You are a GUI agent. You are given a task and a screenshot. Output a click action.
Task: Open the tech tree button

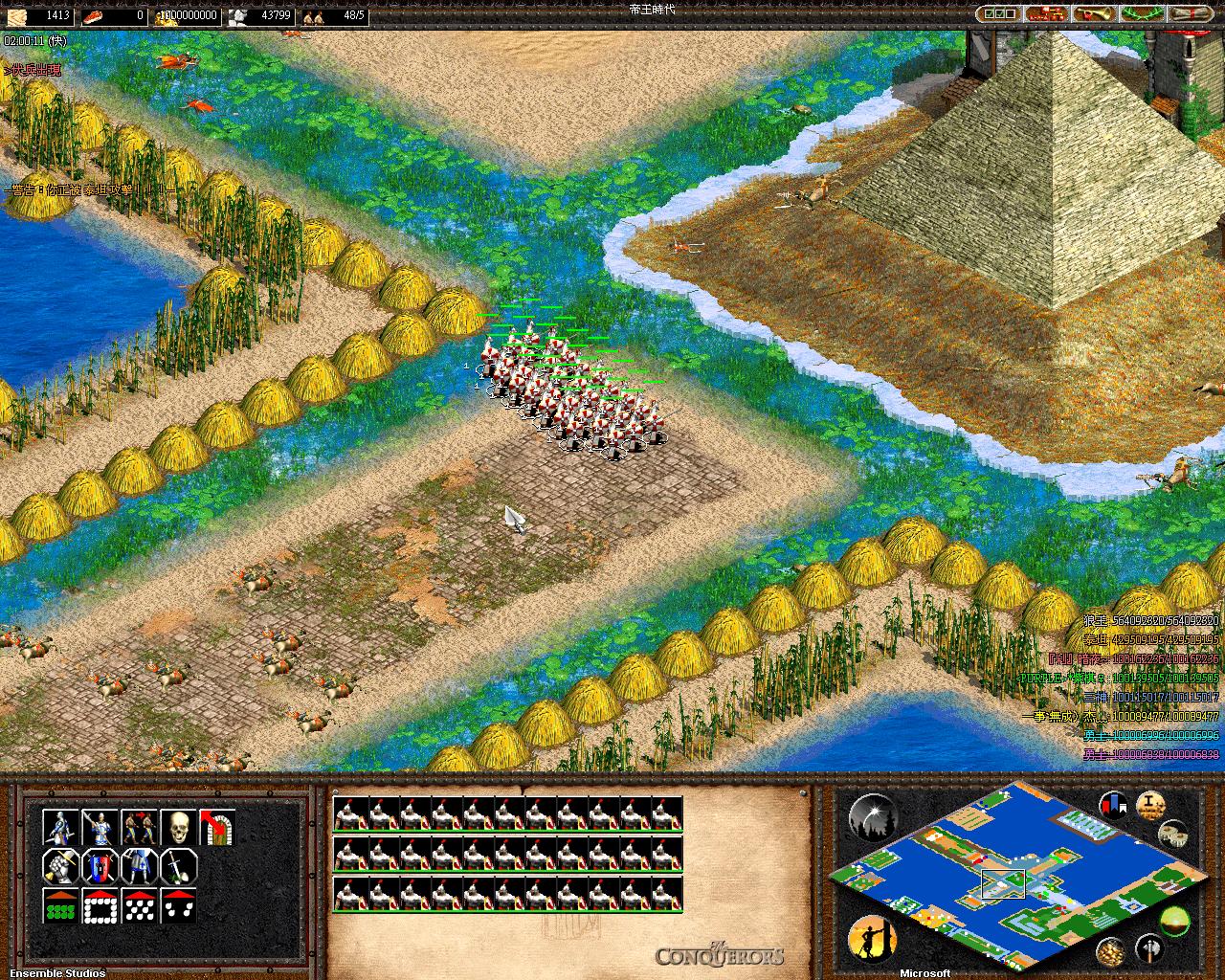(1047, 14)
